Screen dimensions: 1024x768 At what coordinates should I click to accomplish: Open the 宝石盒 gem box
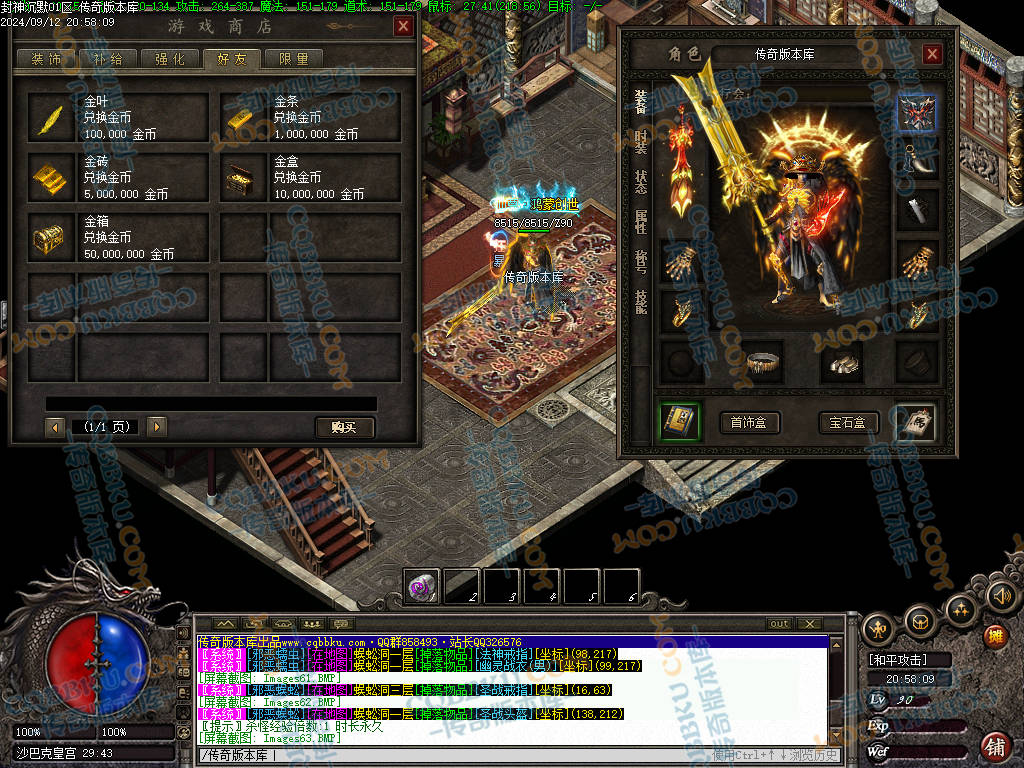[x=847, y=423]
